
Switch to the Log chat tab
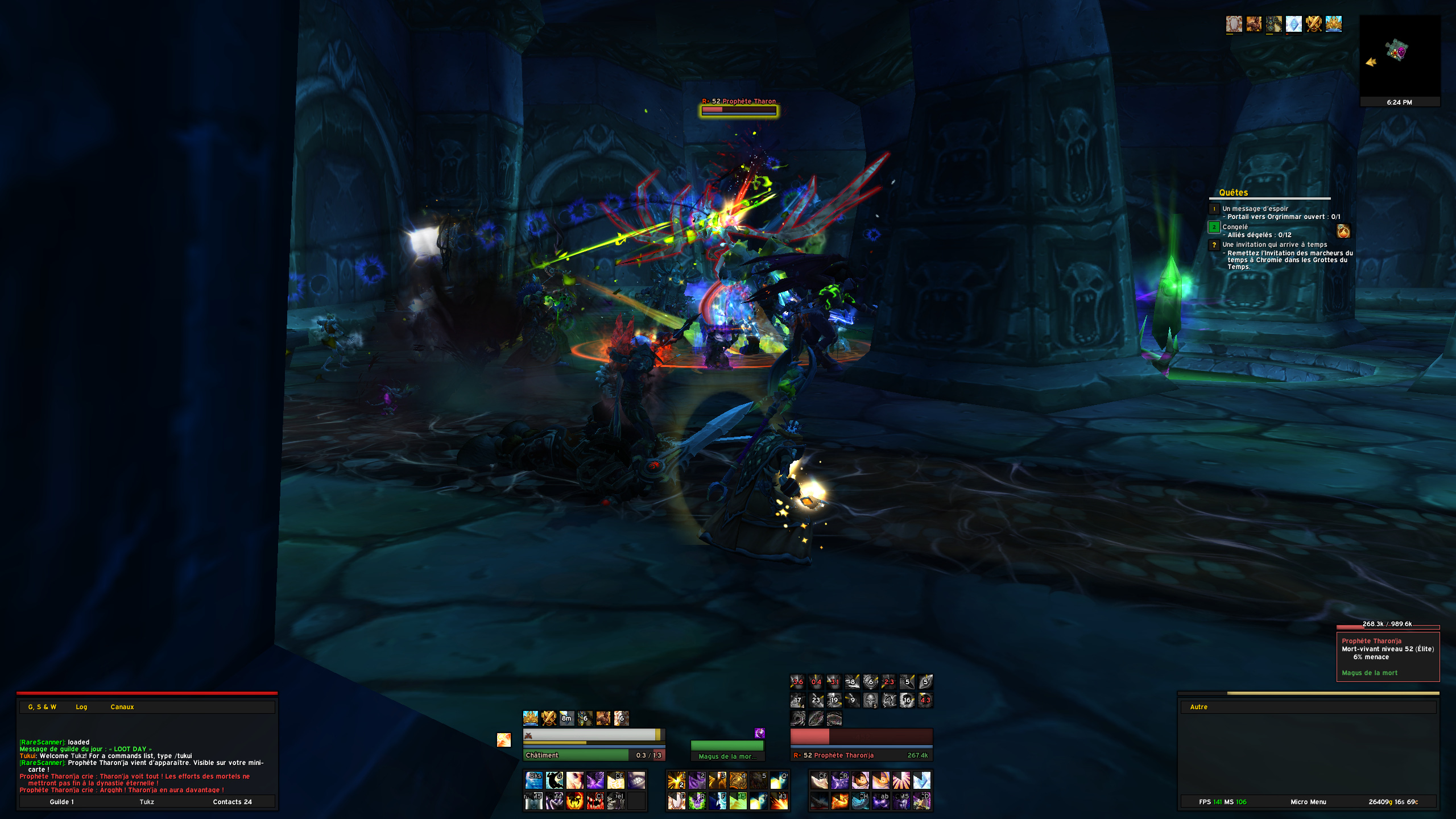coord(81,707)
